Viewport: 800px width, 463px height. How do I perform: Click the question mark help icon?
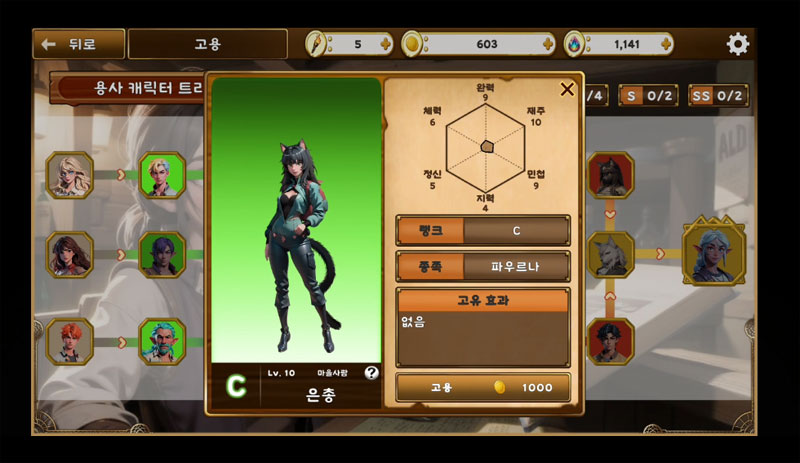click(x=372, y=372)
